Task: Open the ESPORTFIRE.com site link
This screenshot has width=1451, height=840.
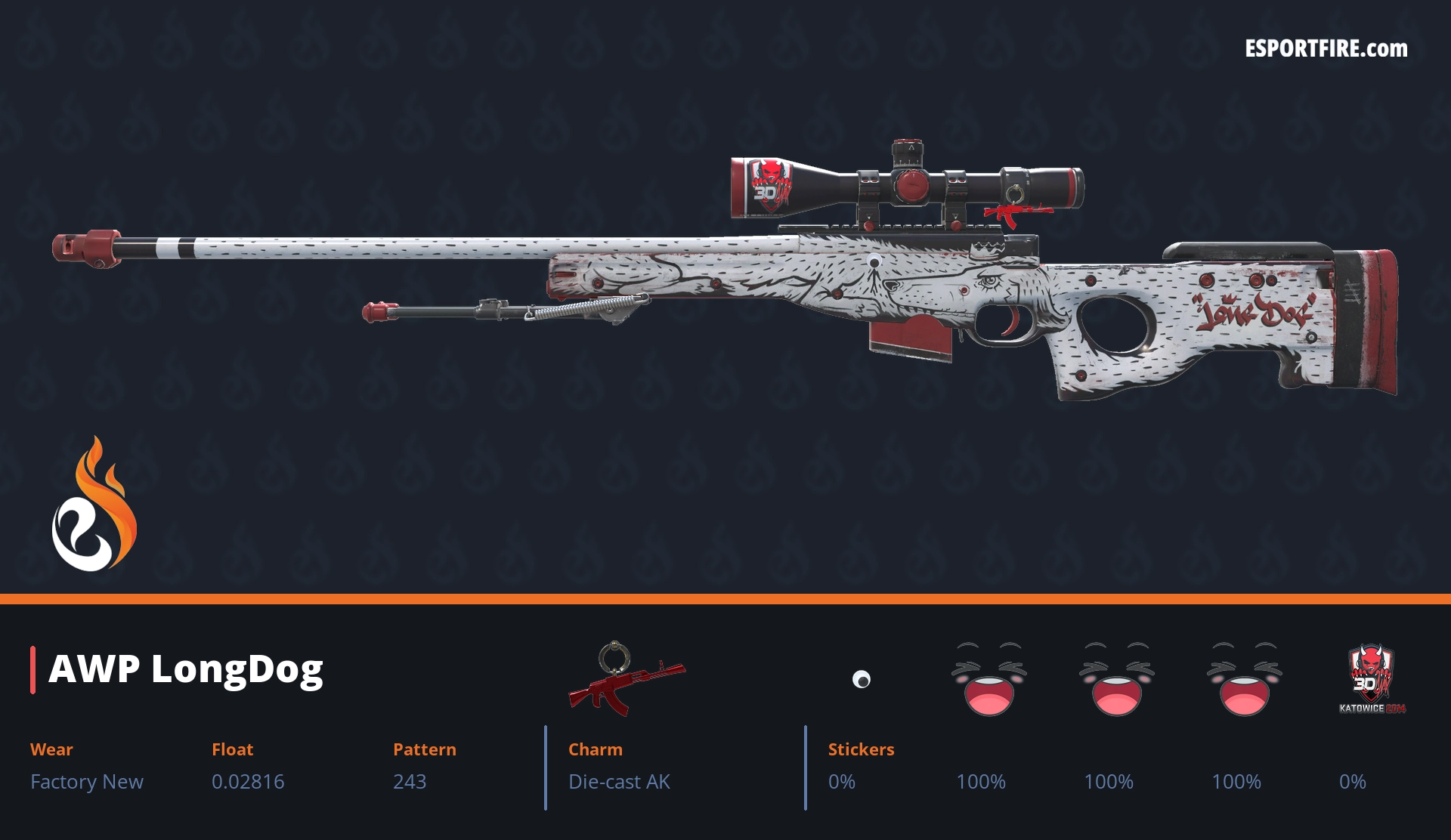Action: tap(1326, 49)
